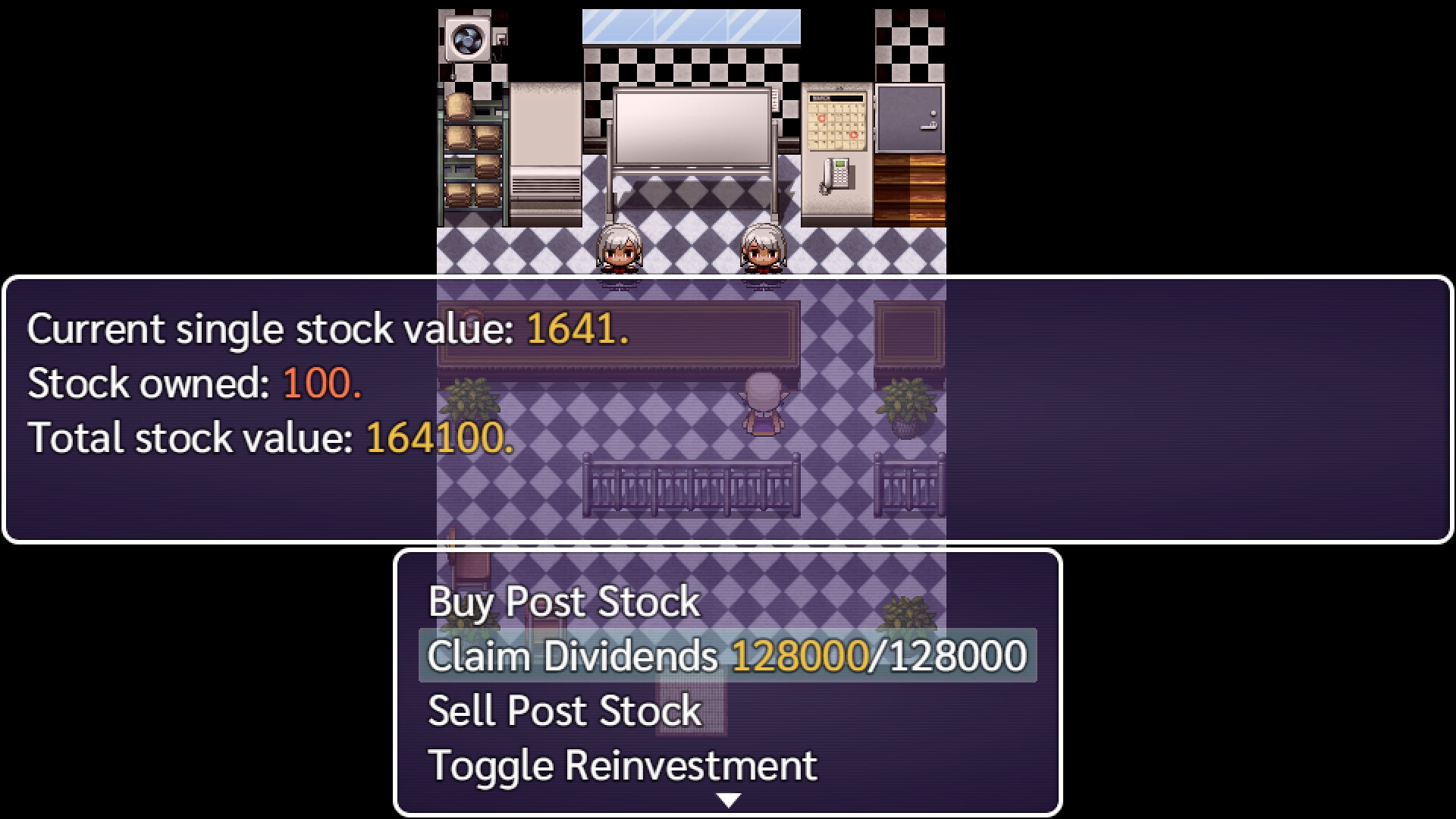Choose Sell Post Stock in the menu
This screenshot has height=819, width=1456.
pos(563,711)
